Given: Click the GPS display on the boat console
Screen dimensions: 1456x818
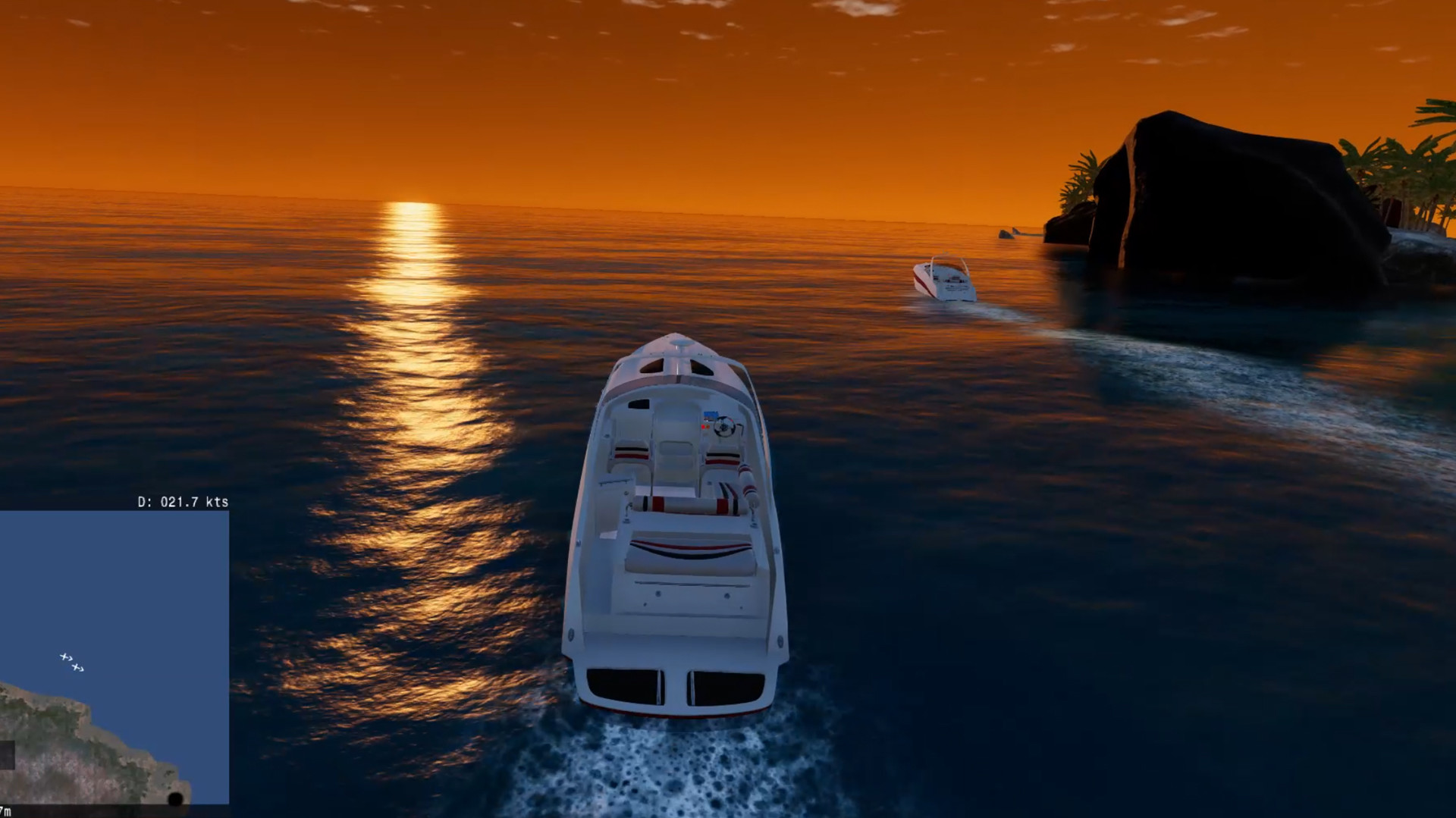Looking at the screenshot, I should (711, 414).
